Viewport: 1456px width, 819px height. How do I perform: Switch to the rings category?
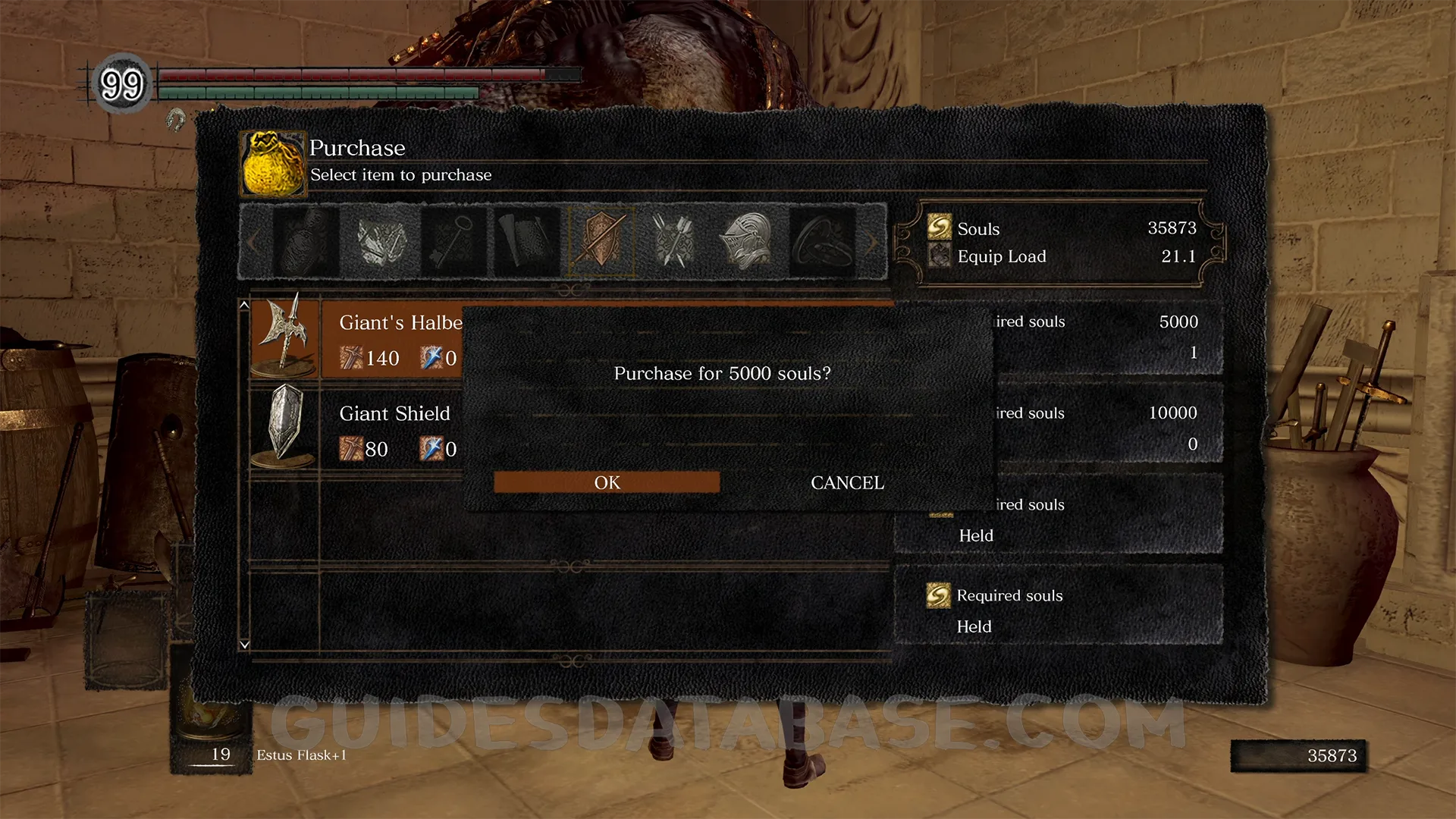(822, 241)
